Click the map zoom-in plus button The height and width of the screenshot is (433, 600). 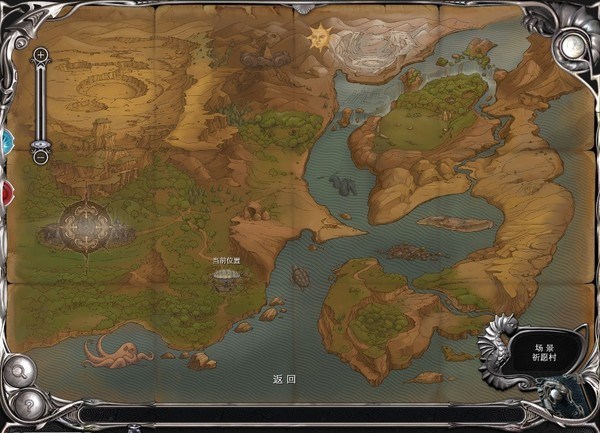click(40, 55)
